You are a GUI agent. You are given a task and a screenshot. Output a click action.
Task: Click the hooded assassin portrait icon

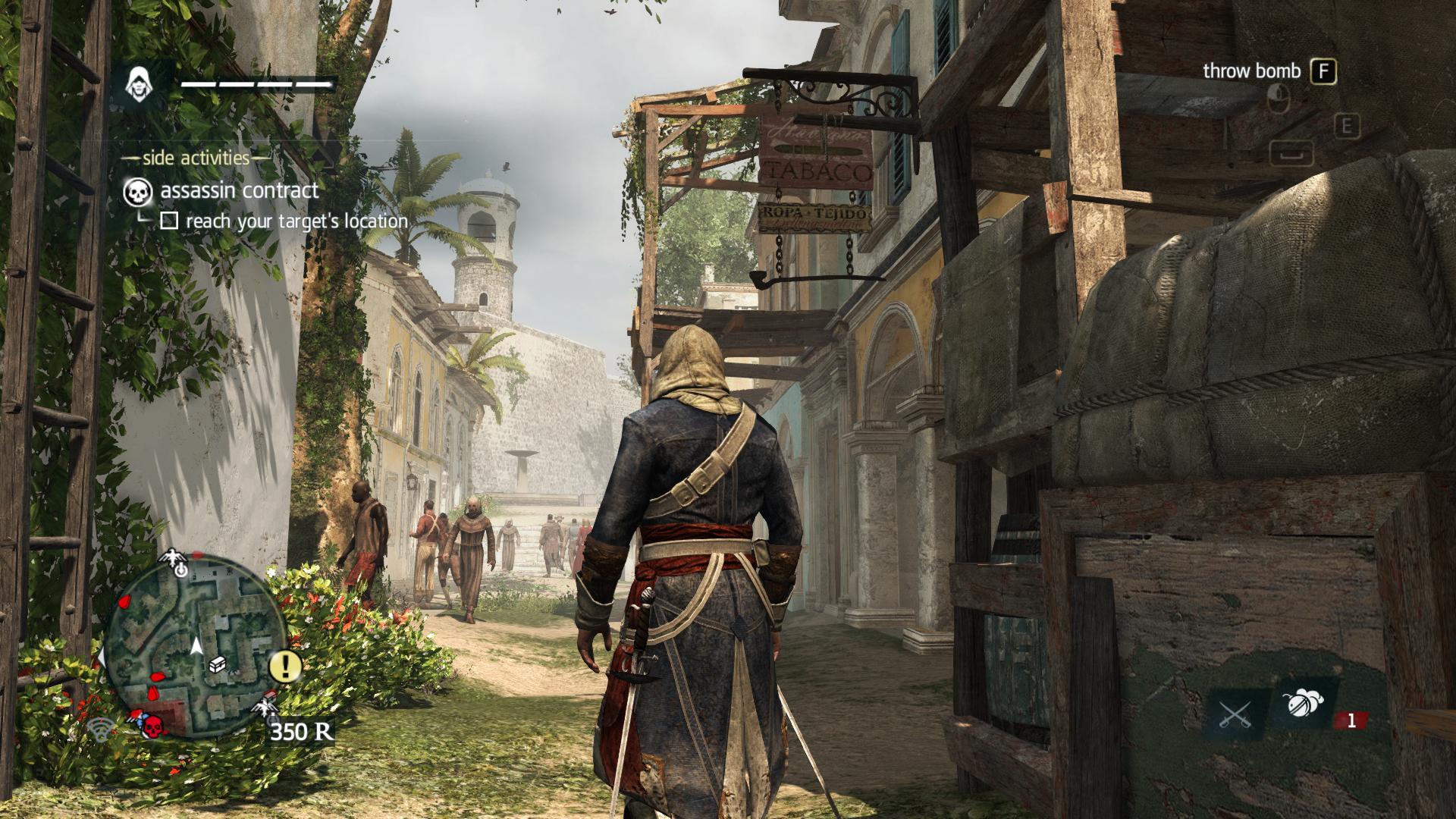click(x=137, y=82)
